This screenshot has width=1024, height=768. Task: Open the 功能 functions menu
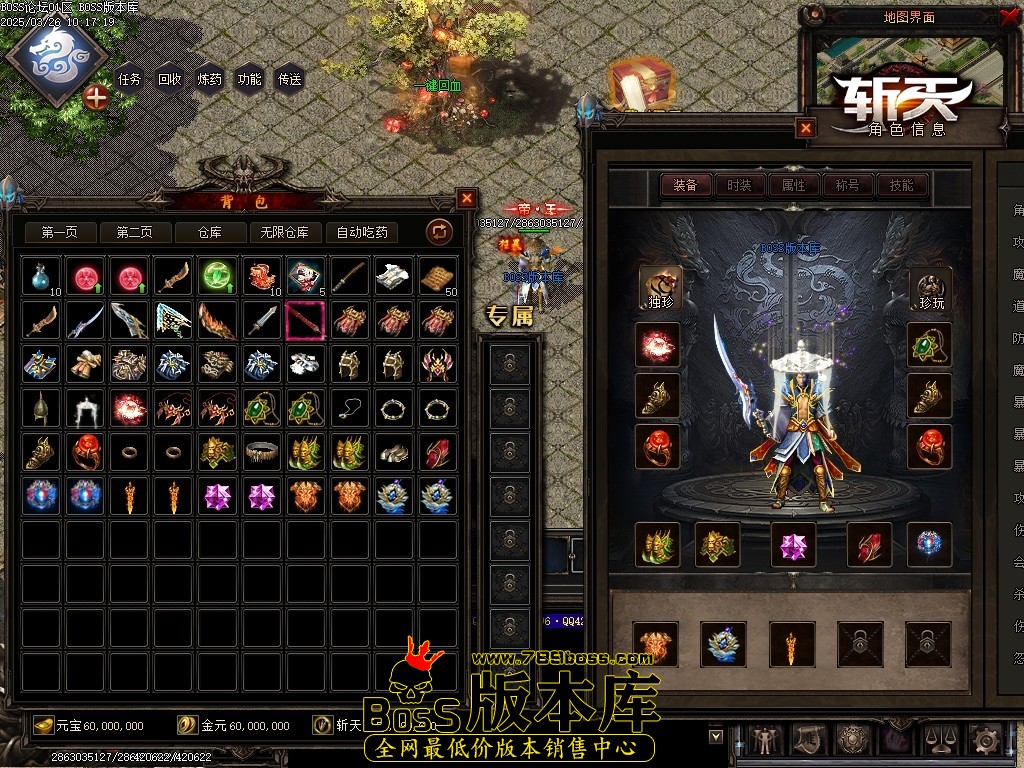[x=249, y=79]
